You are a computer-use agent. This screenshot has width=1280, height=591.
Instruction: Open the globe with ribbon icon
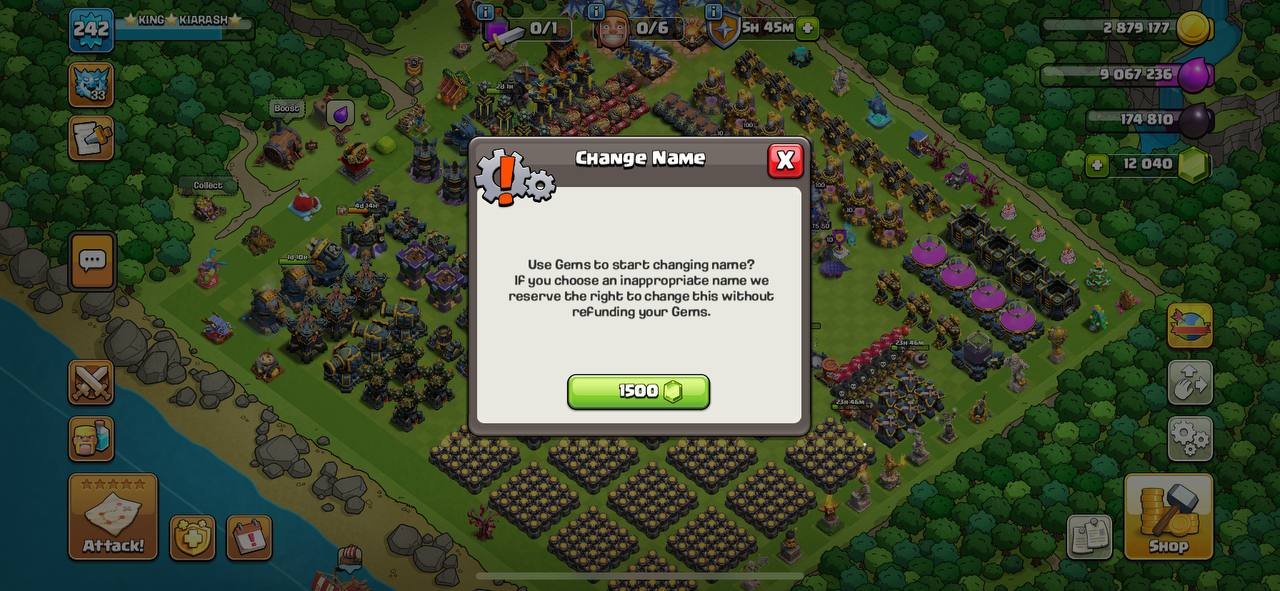pyautogui.click(x=1190, y=326)
